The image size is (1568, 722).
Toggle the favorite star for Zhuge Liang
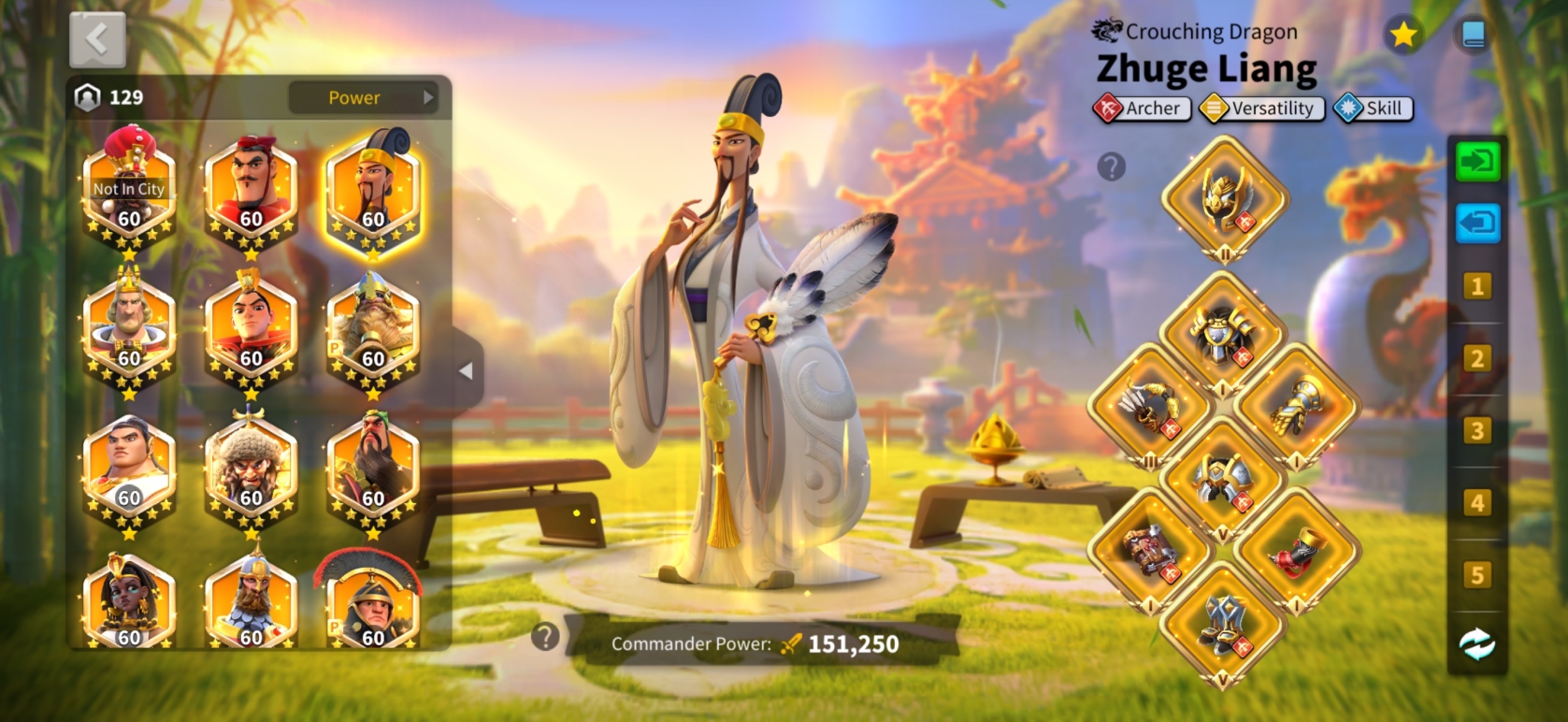1403,36
